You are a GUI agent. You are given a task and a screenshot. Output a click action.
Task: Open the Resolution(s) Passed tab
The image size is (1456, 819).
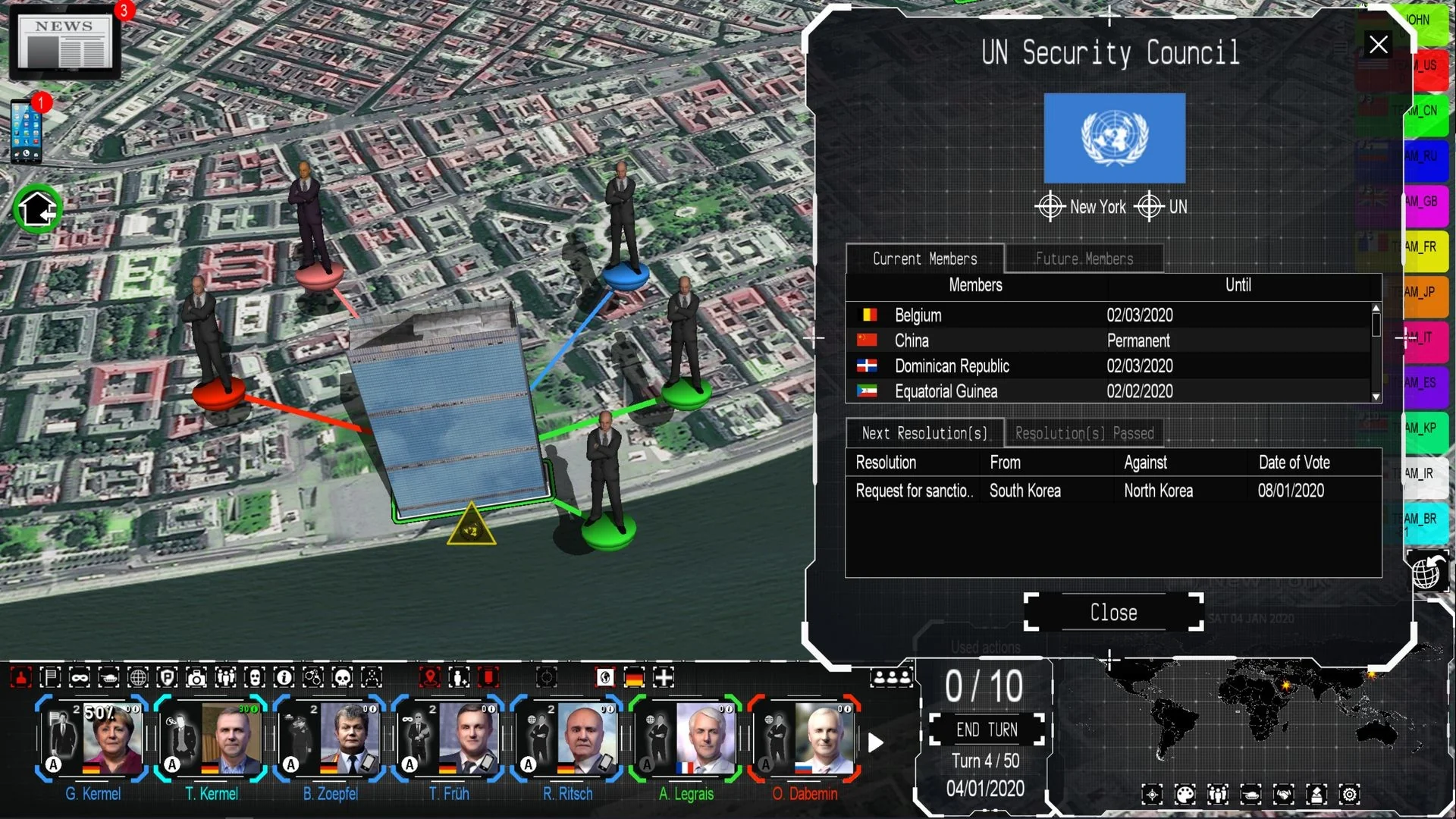click(x=1083, y=433)
